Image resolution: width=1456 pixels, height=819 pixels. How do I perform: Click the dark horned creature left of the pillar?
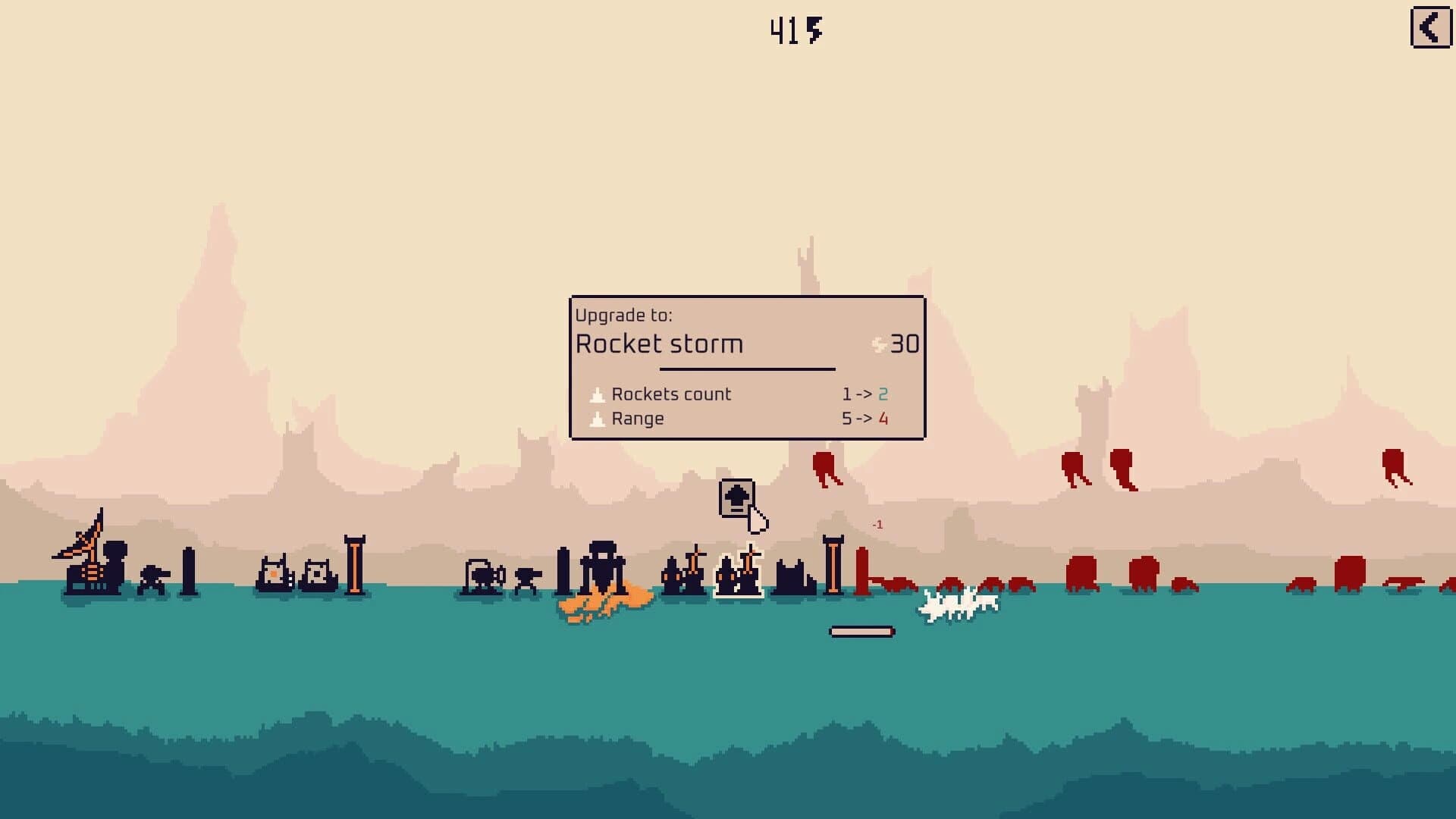tap(794, 576)
